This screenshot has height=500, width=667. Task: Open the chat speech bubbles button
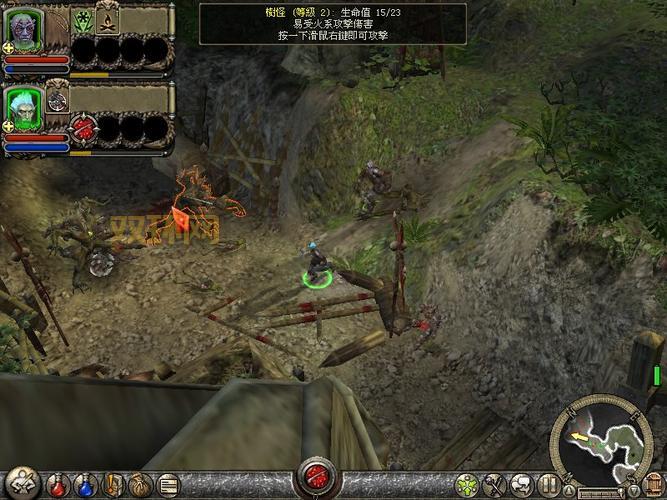click(521, 486)
